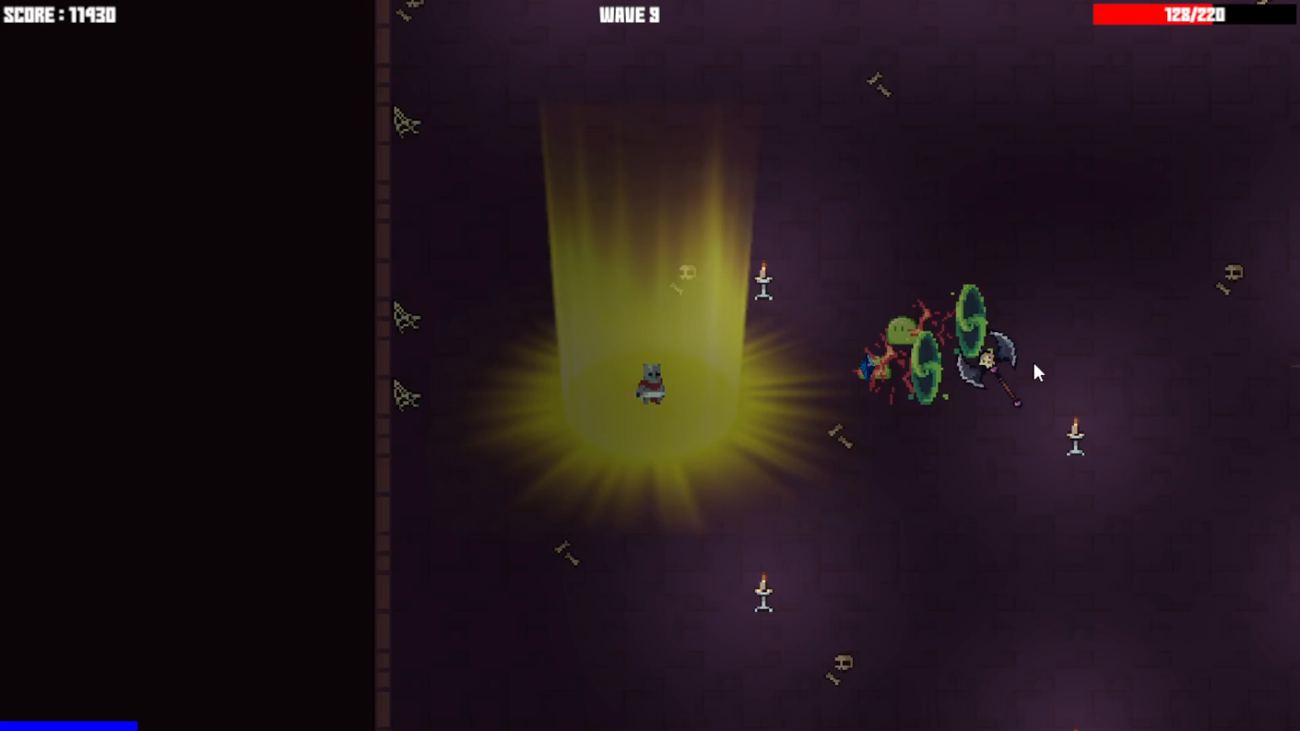The width and height of the screenshot is (1300, 731).
Task: Select the WAVE 9 header label
Action: pyautogui.click(x=628, y=14)
